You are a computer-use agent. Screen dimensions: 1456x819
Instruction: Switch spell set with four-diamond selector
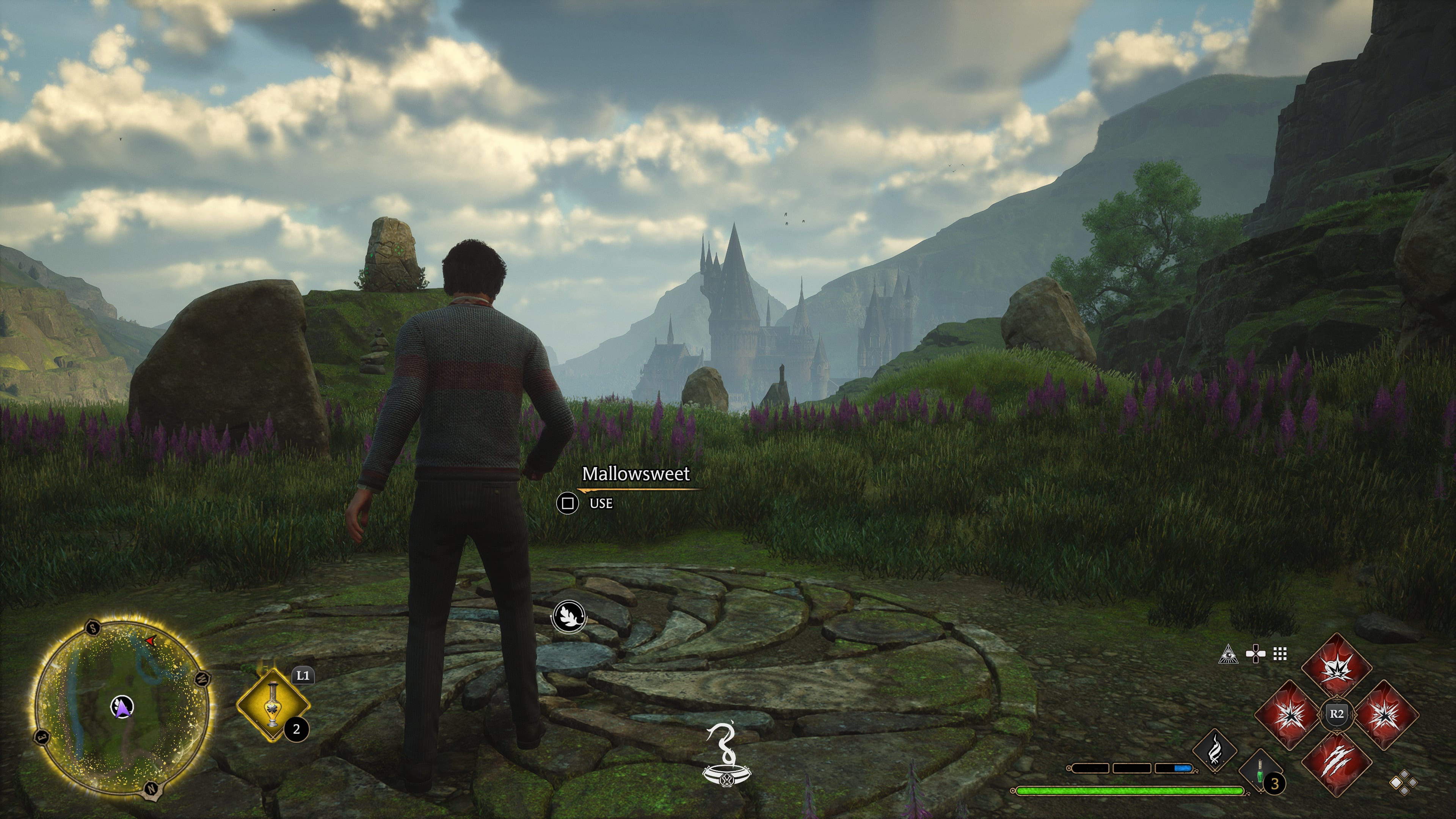tap(1403, 783)
